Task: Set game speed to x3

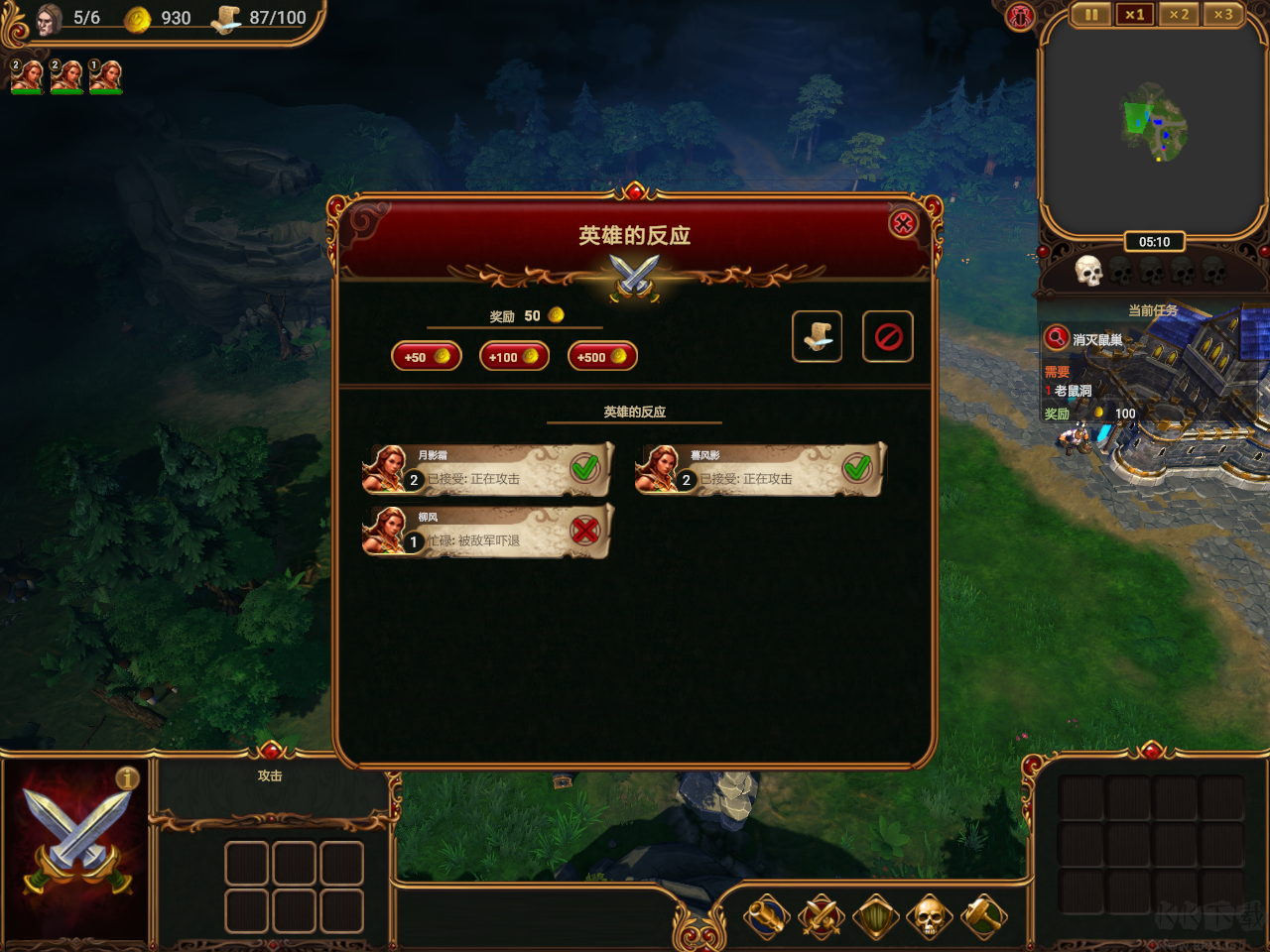Action: 1222,15
